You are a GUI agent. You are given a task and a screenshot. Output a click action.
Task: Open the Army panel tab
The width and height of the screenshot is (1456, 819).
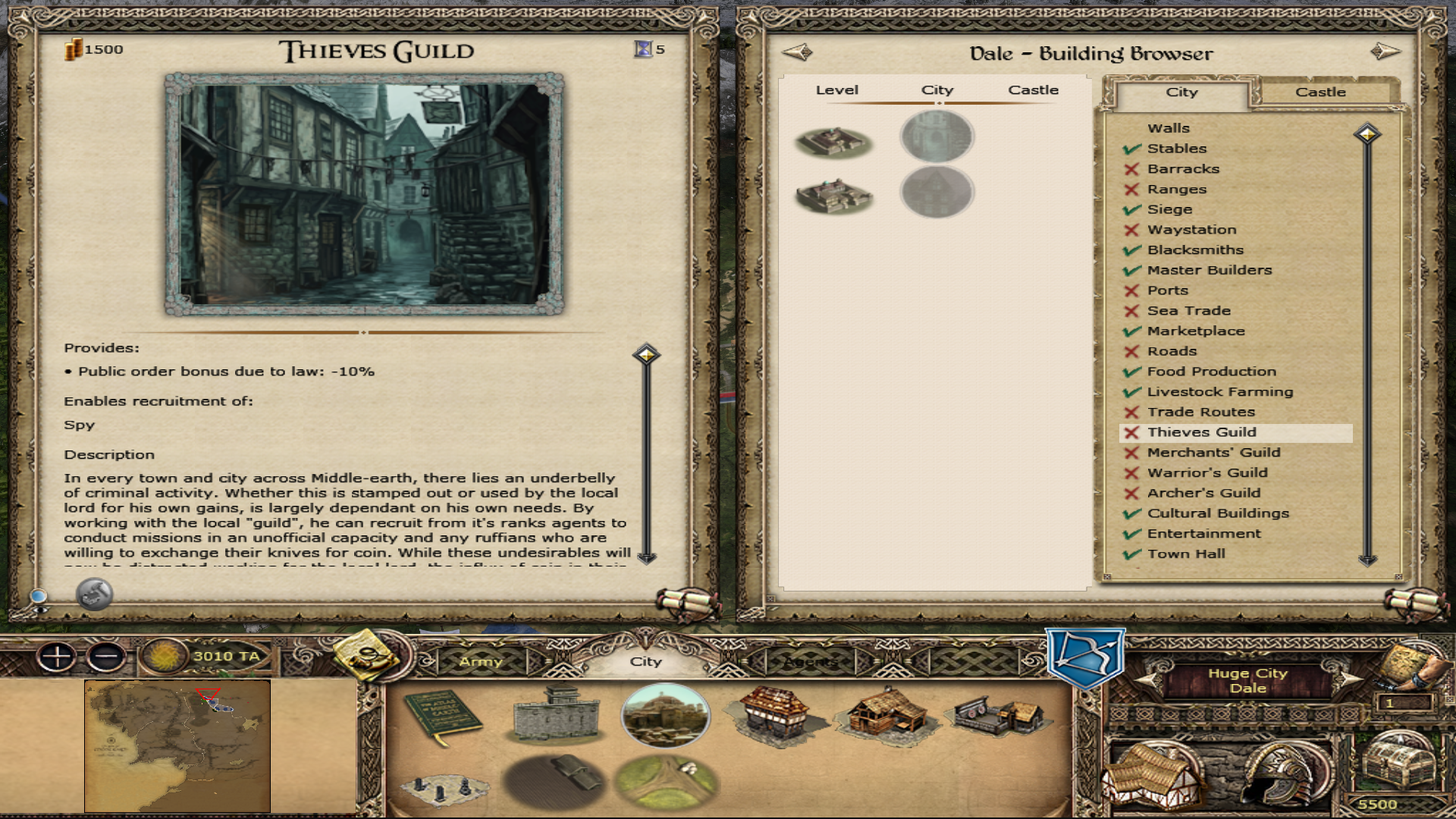pyautogui.click(x=481, y=662)
